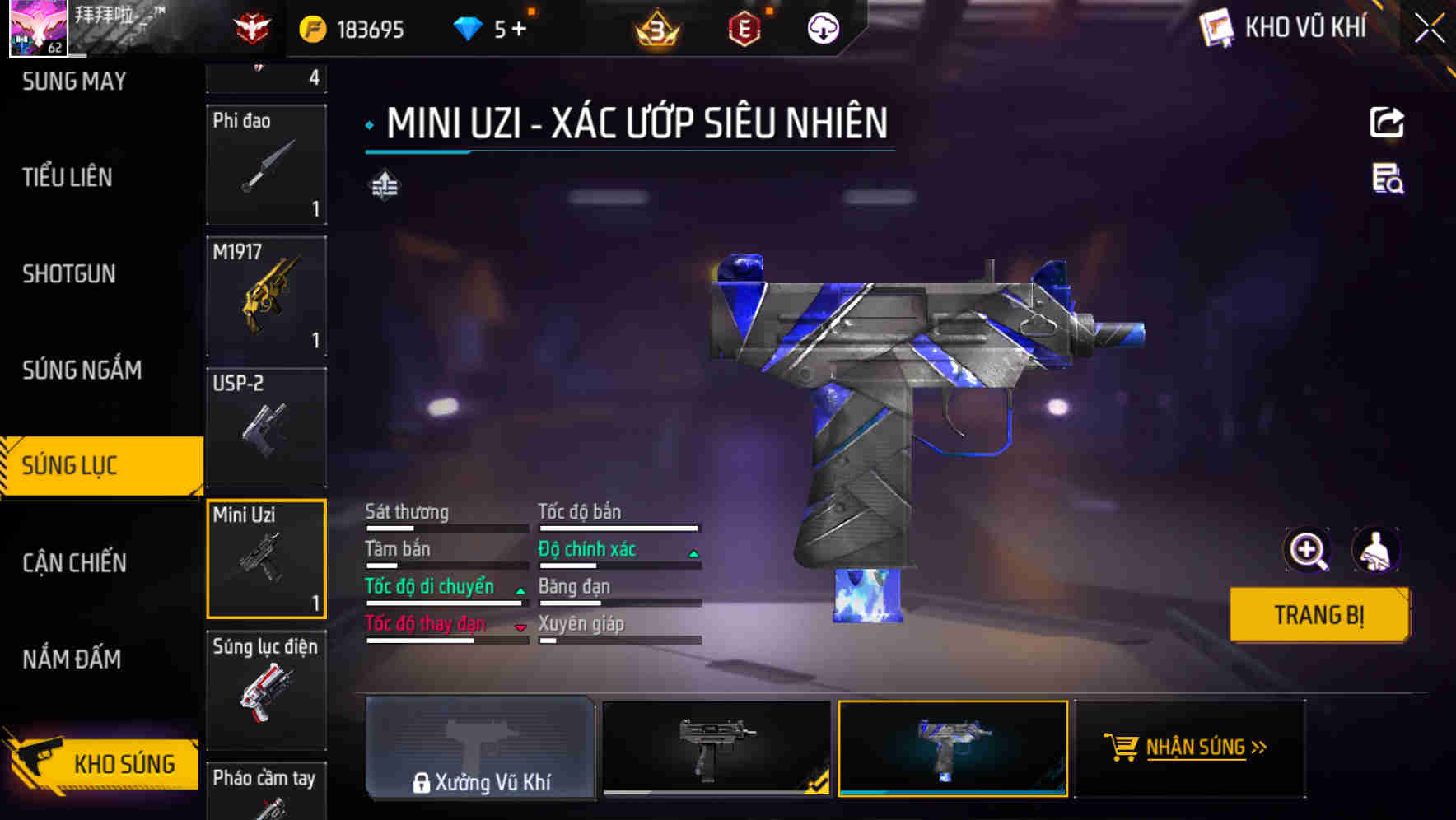Click the cloud download icon in top bar

point(821,27)
